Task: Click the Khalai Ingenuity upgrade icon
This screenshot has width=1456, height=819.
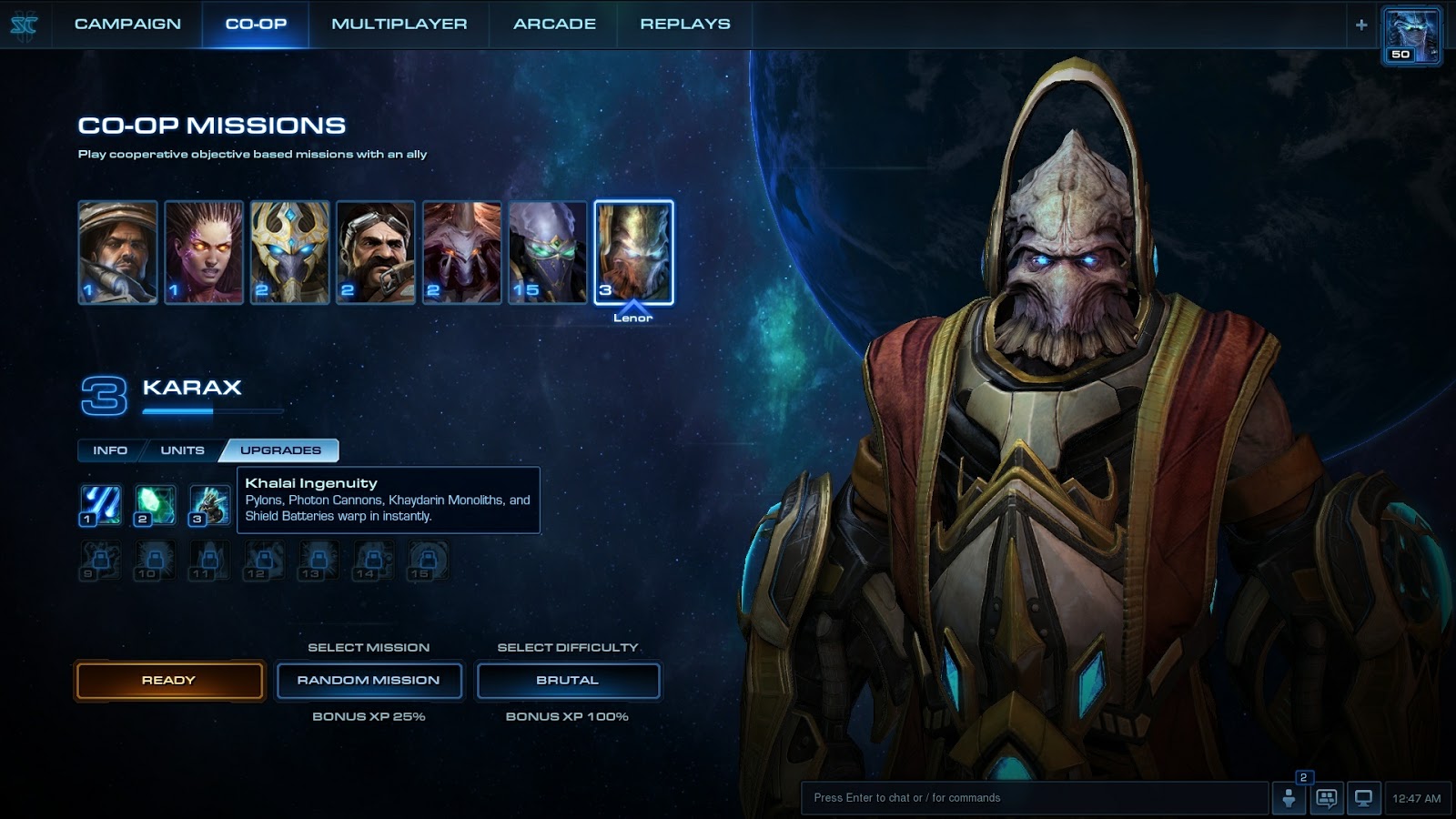Action: (208, 503)
